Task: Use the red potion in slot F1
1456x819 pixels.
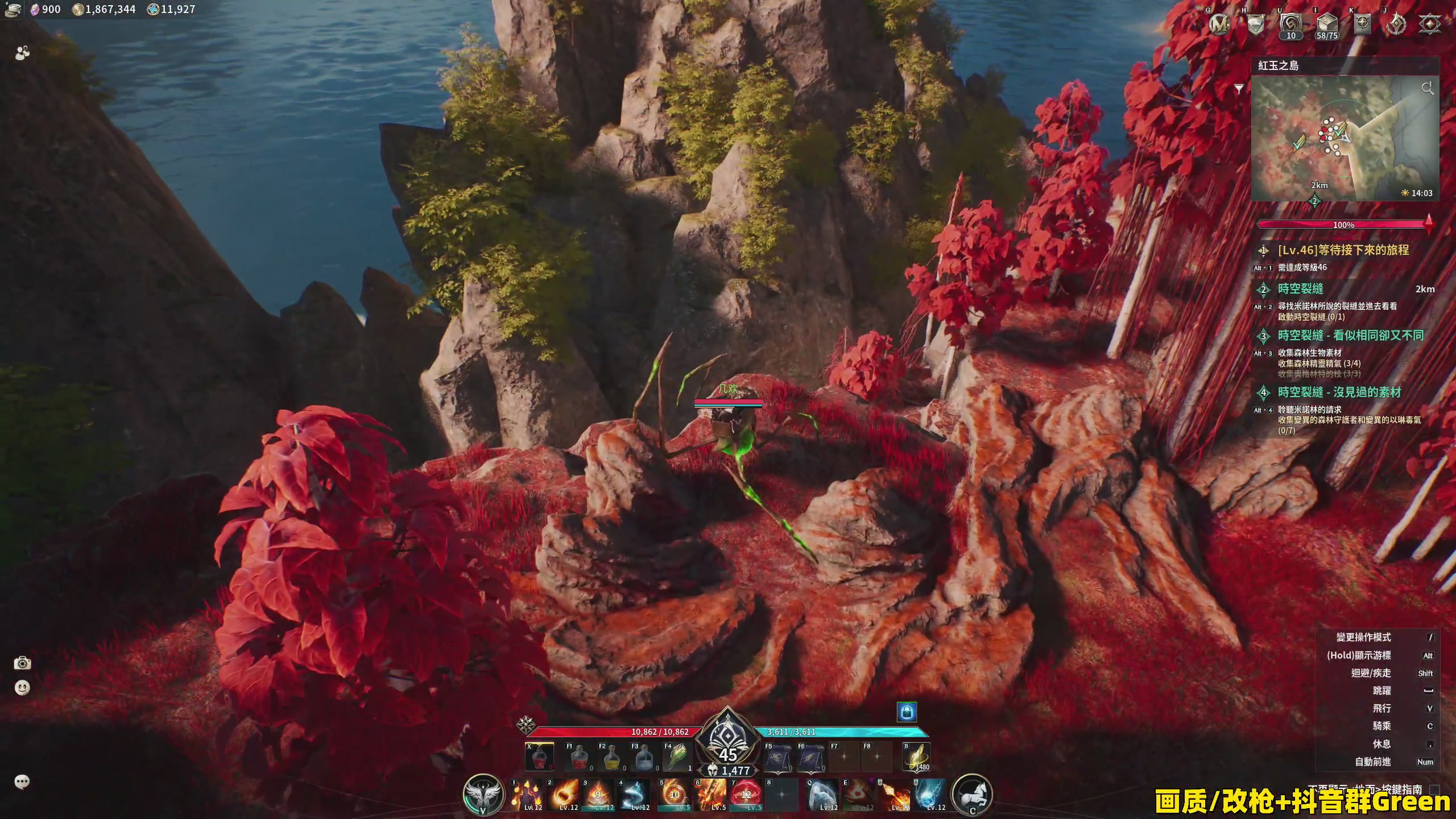Action: pyautogui.click(x=578, y=758)
